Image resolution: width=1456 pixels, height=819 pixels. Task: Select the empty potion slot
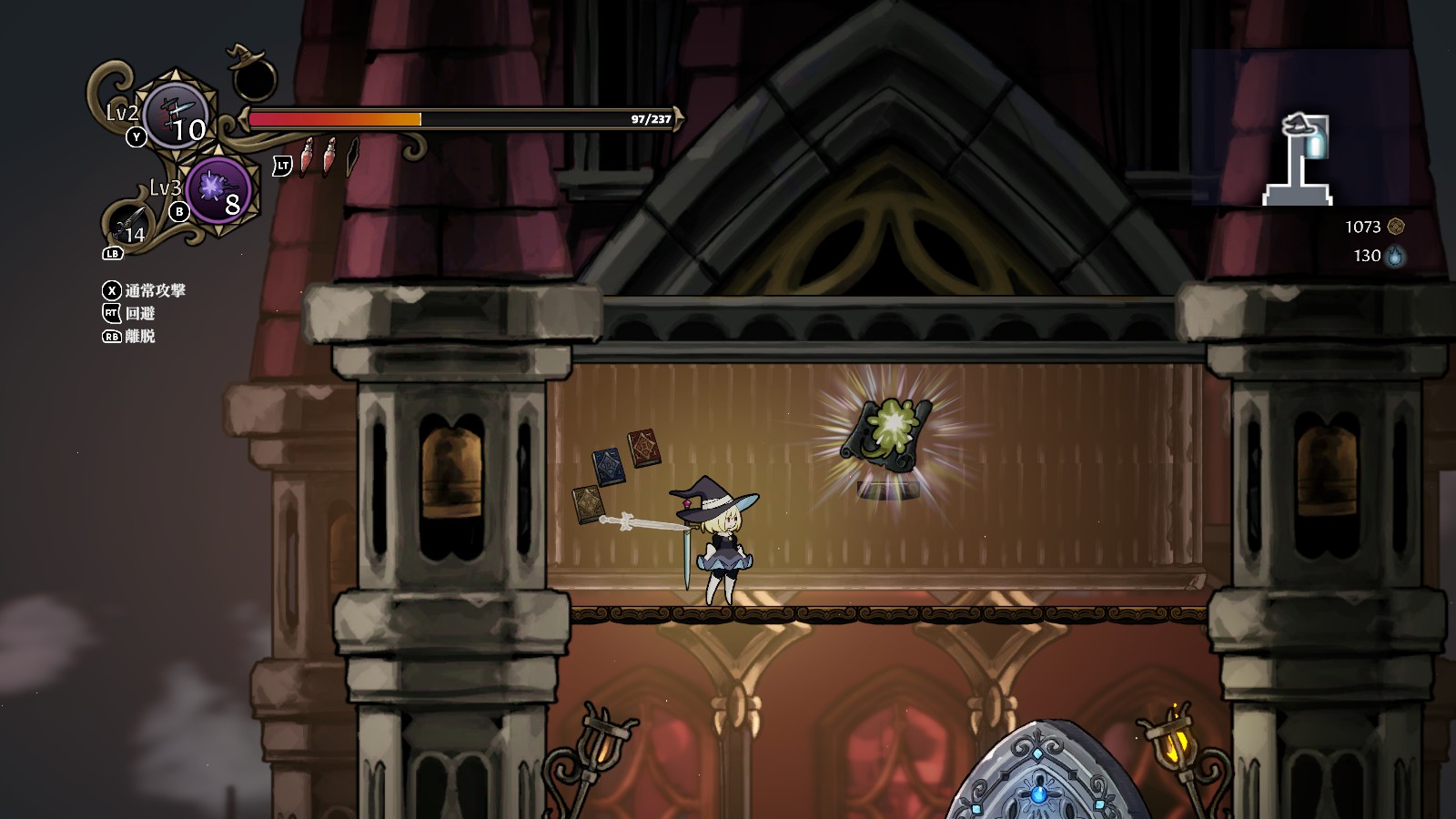(x=352, y=157)
